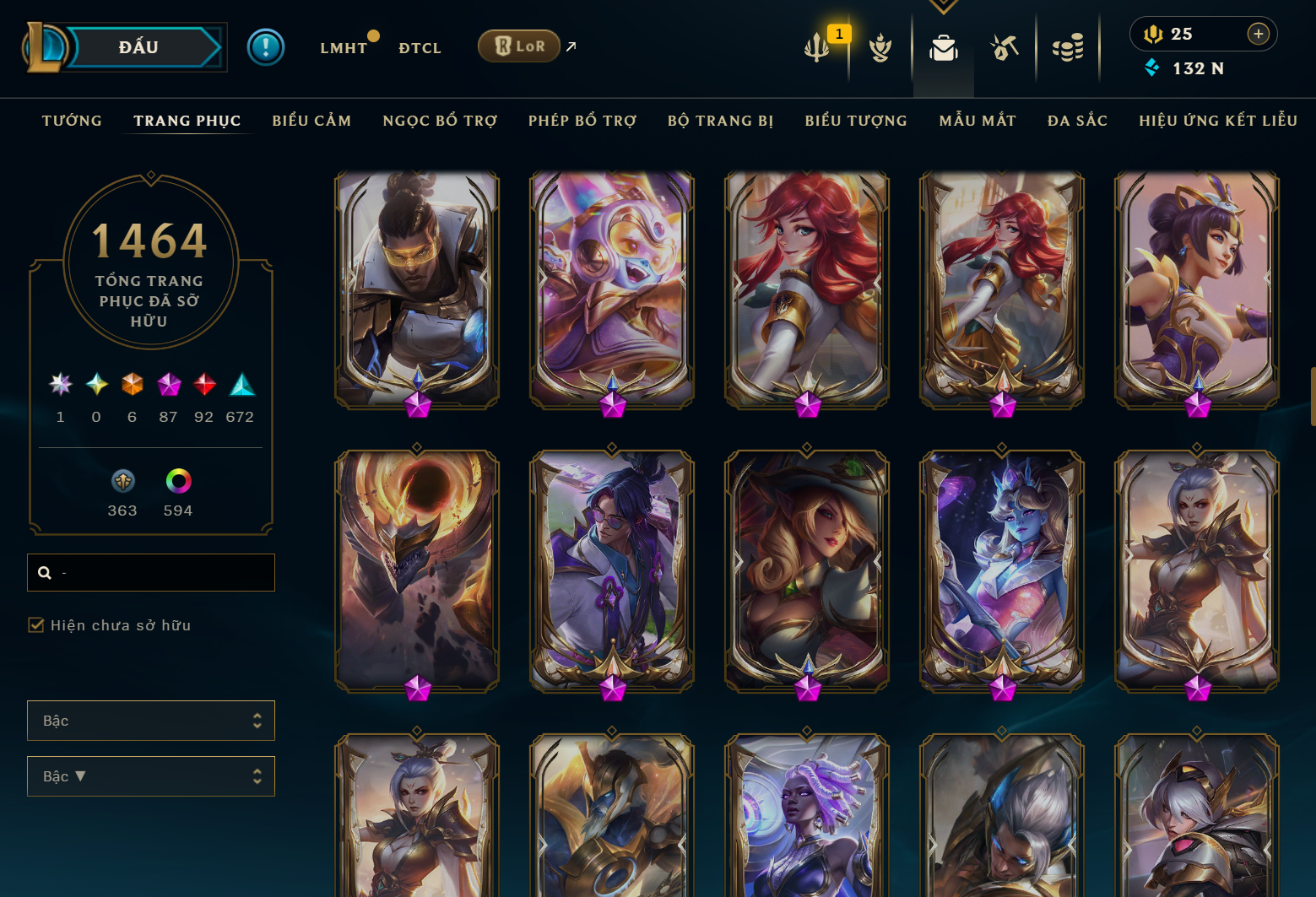Select the black hole dragon skin card
Image resolution: width=1316 pixels, height=897 pixels.
tap(417, 570)
